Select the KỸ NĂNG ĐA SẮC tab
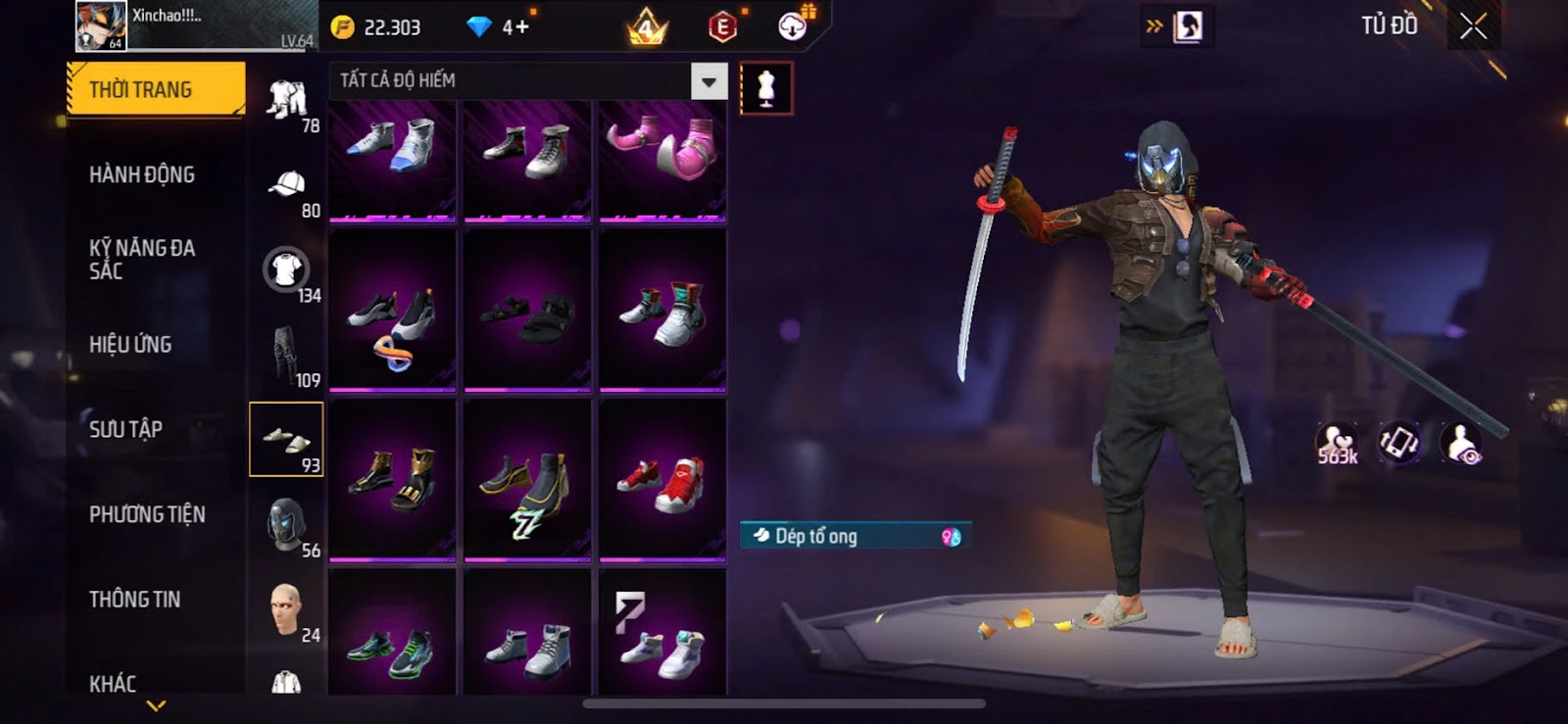The width and height of the screenshot is (1568, 724). [x=142, y=260]
